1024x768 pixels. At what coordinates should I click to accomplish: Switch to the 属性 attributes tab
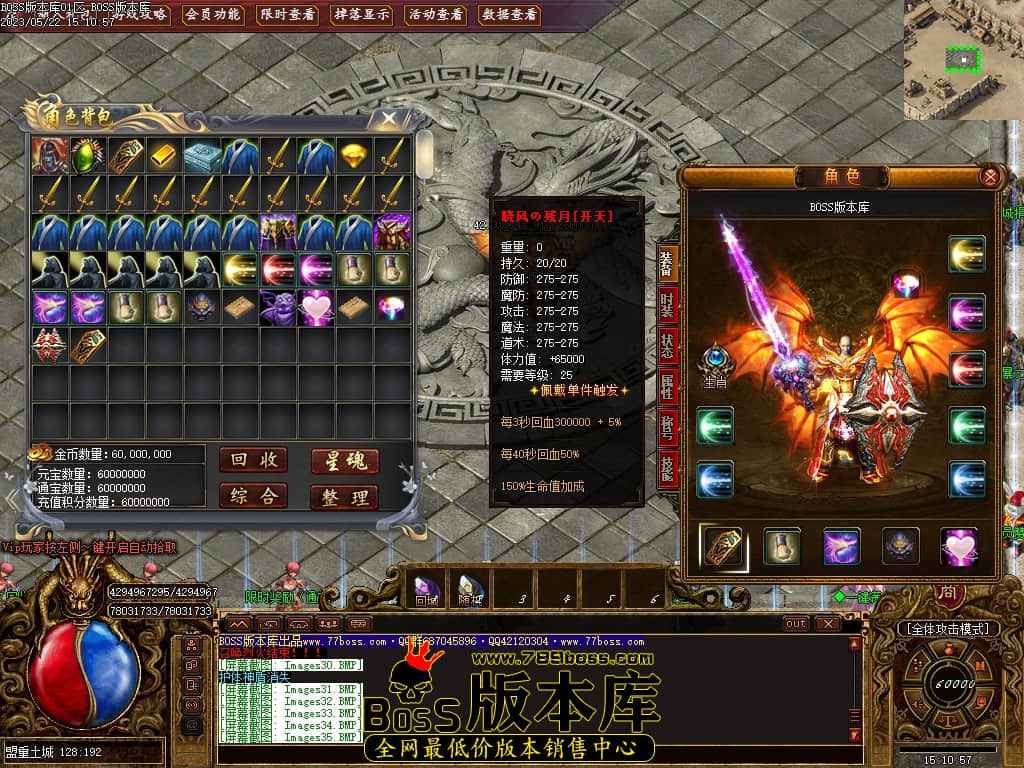coord(667,387)
